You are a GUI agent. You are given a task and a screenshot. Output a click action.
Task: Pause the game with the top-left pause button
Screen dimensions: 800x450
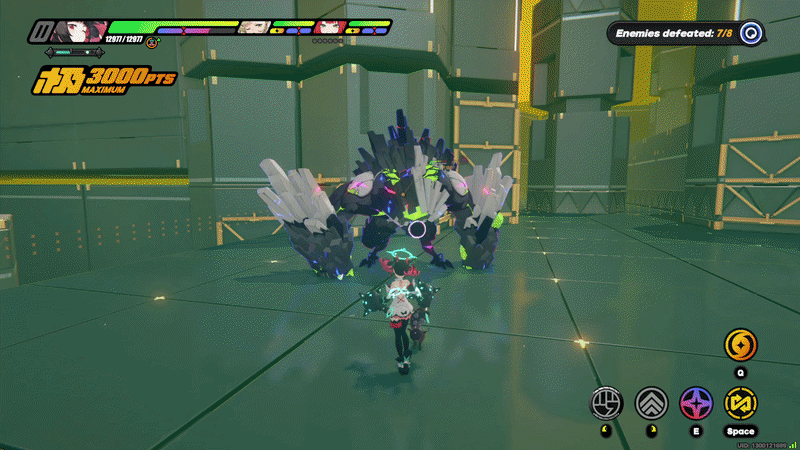coord(40,29)
